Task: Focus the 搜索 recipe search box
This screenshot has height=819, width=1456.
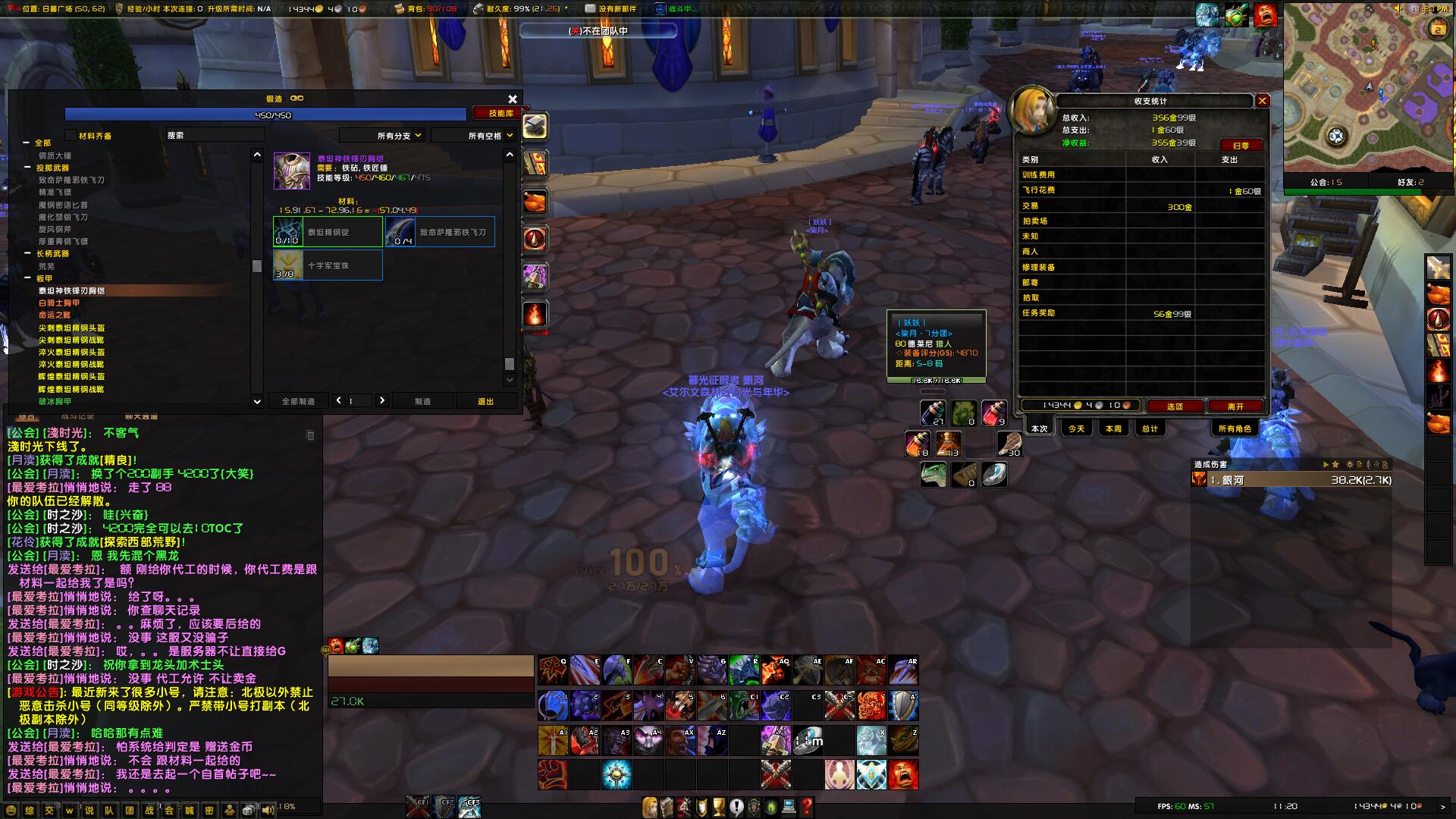Action: coord(215,135)
